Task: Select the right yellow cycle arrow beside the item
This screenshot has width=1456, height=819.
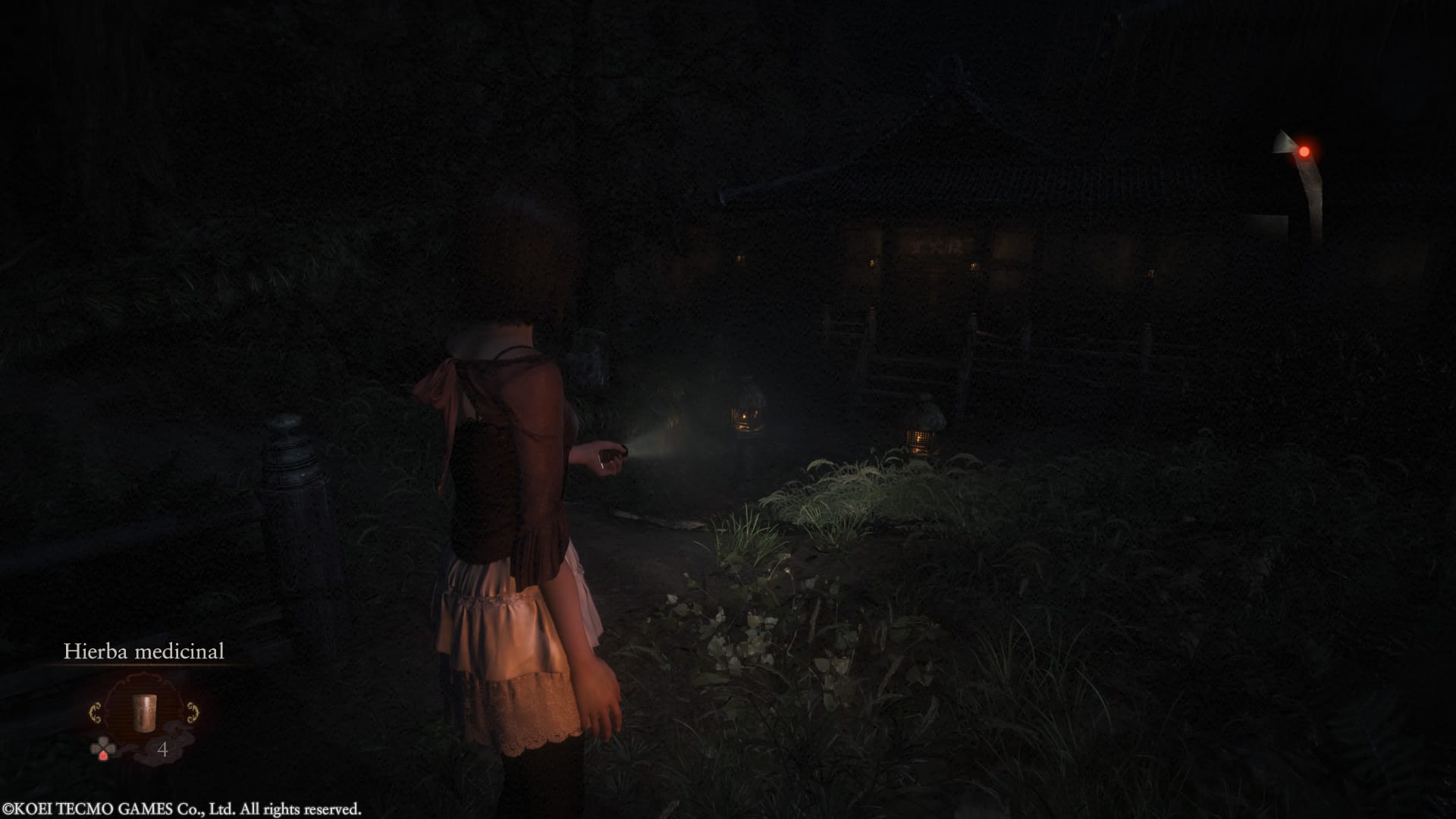Action: point(193,711)
